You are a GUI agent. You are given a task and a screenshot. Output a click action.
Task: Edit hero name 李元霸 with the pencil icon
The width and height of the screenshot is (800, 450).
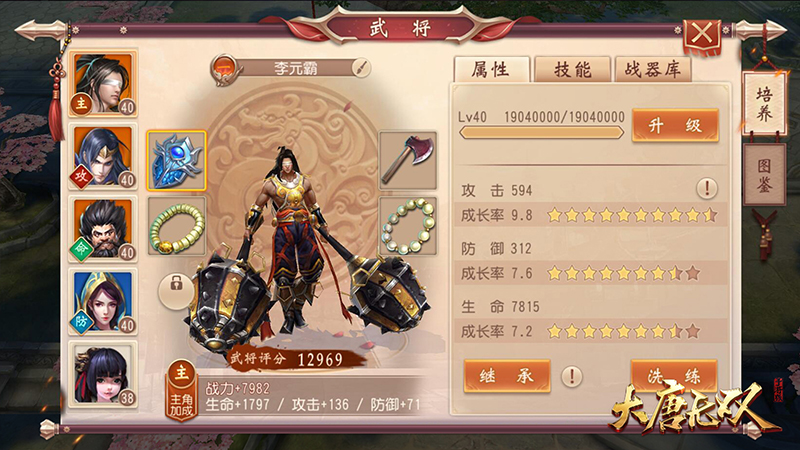pos(360,68)
